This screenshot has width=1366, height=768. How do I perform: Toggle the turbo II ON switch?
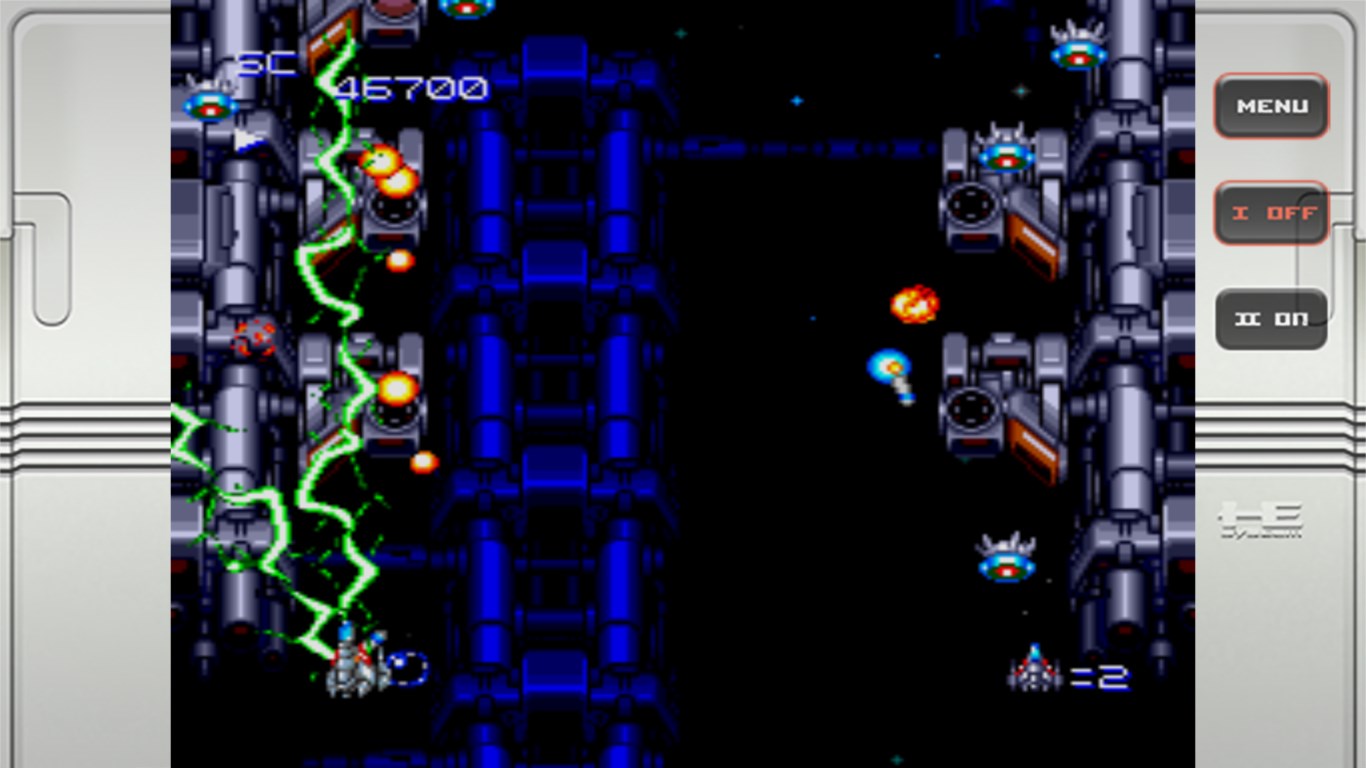click(1271, 319)
